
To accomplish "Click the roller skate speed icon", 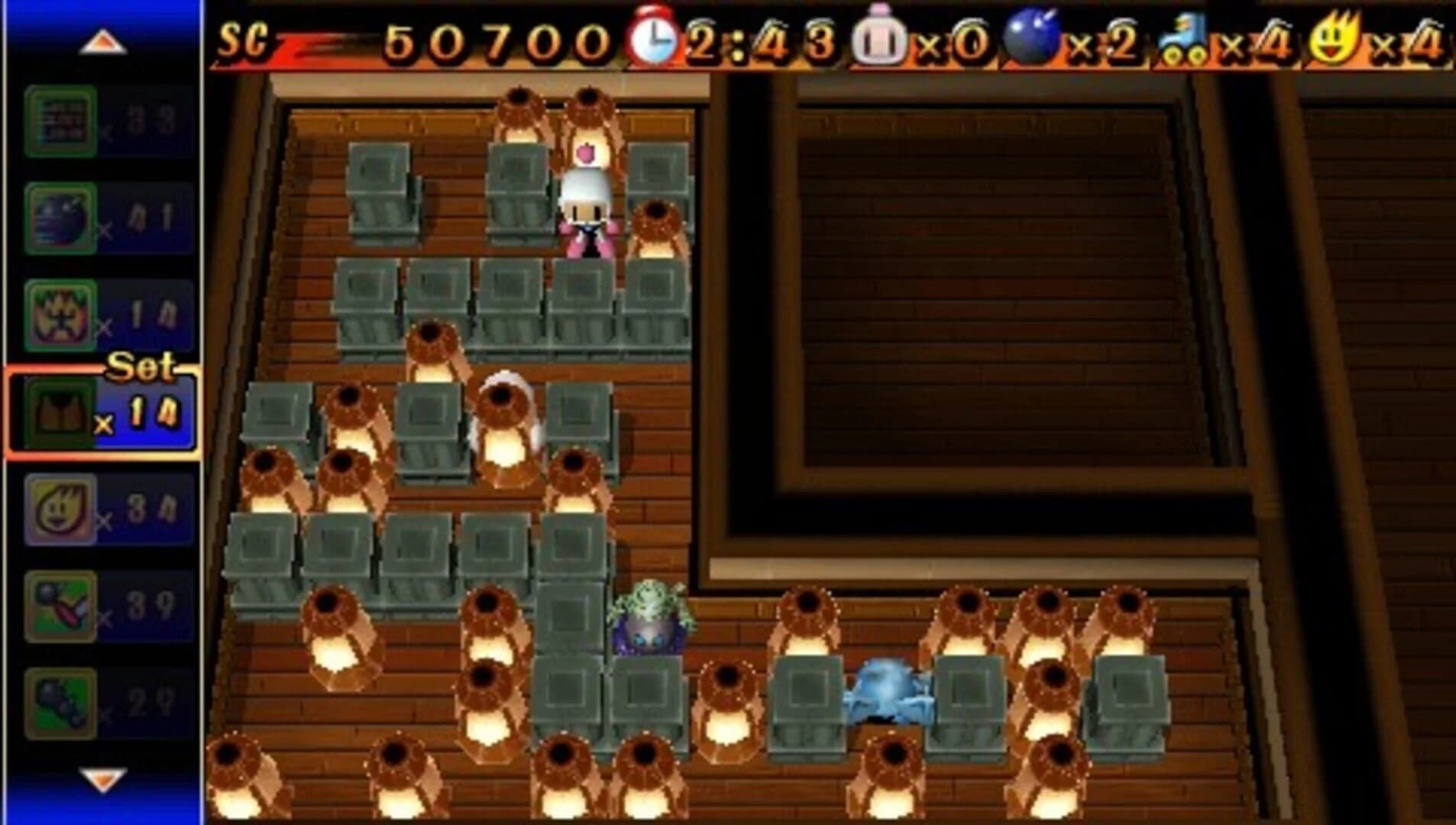I will pyautogui.click(x=1183, y=37).
